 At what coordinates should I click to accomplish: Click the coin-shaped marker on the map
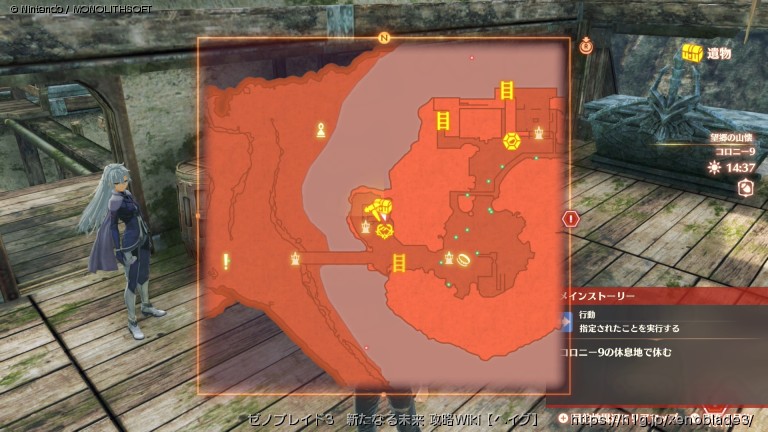click(x=464, y=259)
